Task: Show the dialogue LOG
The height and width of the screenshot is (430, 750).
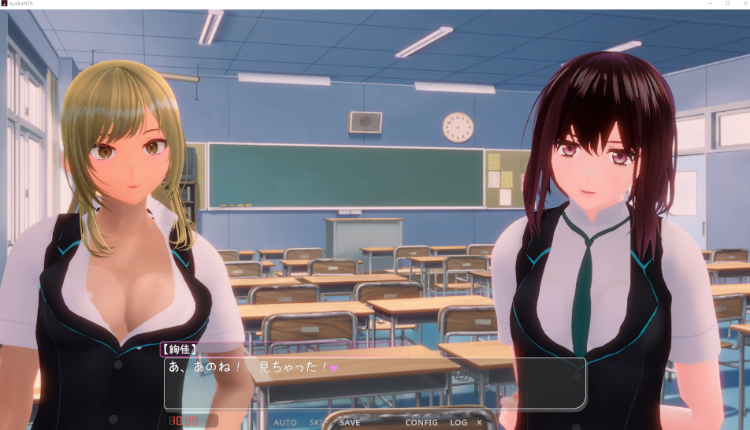Action: point(458,422)
